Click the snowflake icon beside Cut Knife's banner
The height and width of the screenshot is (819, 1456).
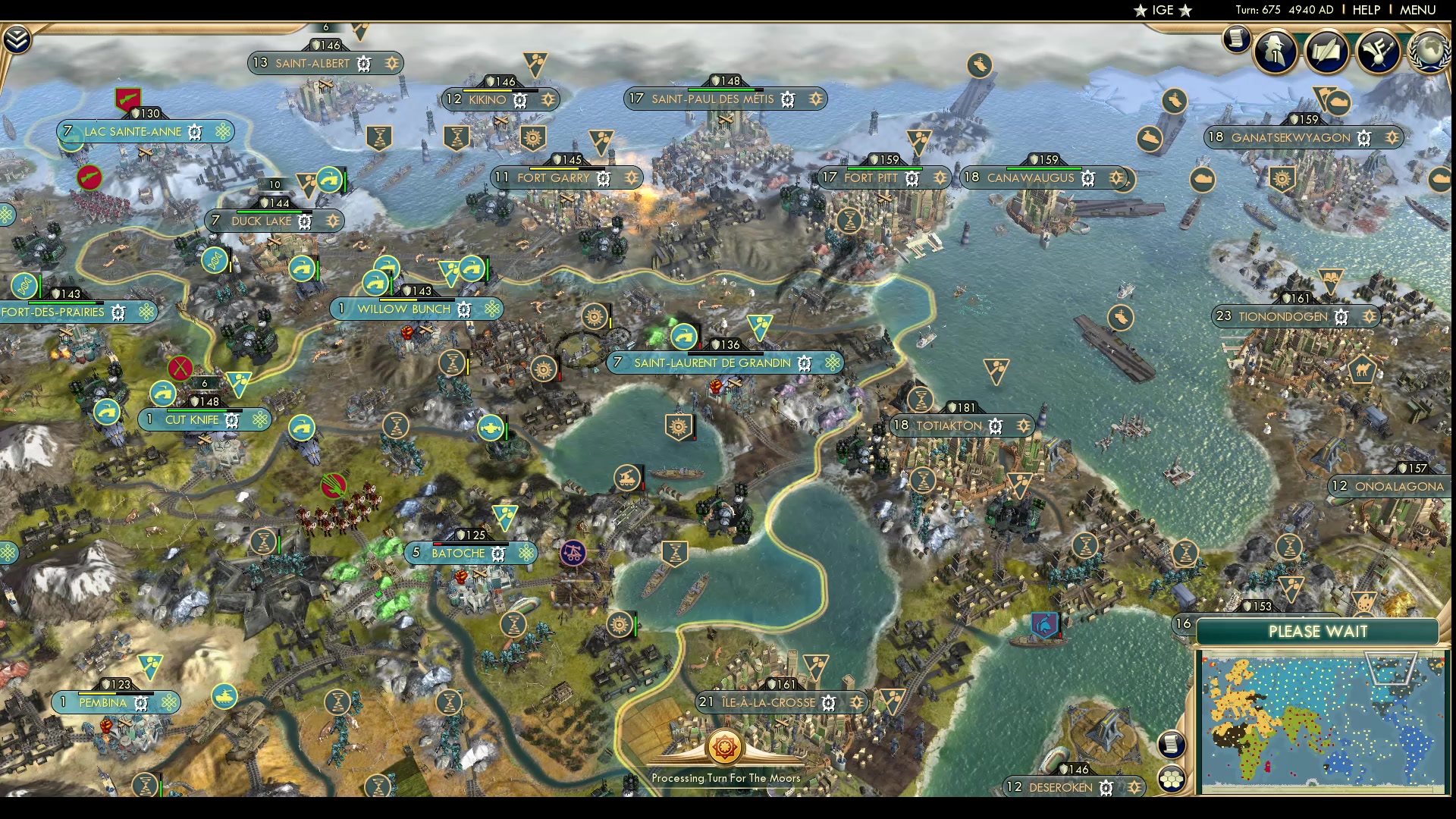click(x=260, y=419)
